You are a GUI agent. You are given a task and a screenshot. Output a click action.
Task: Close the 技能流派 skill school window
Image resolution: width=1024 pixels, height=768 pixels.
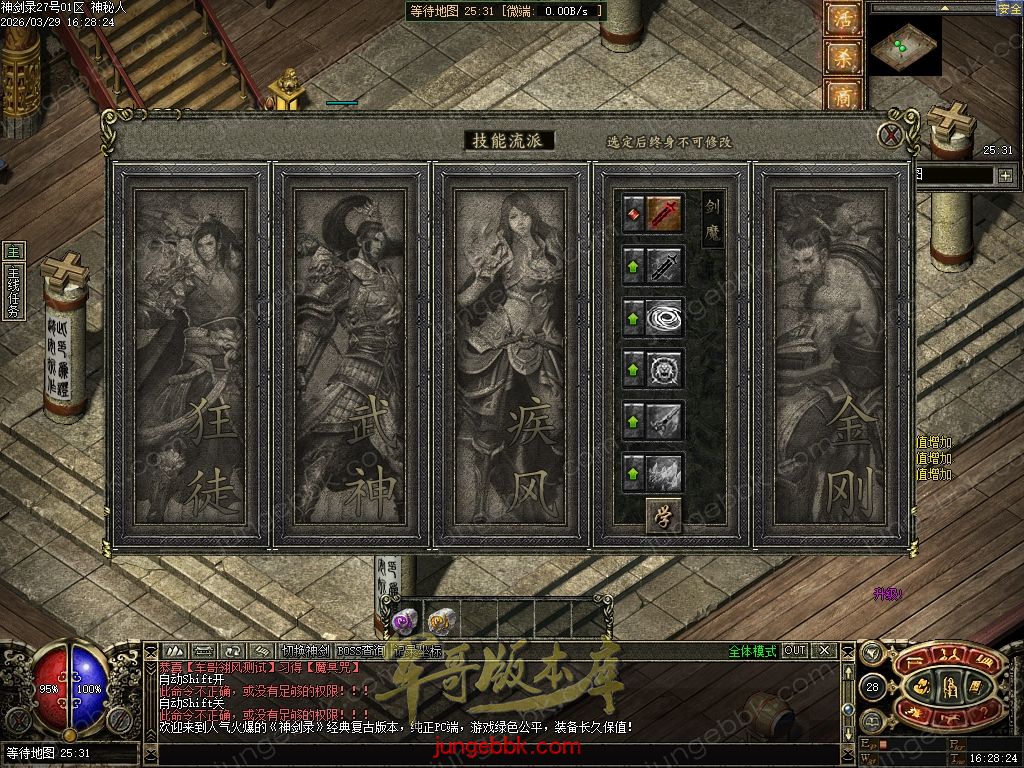[890, 134]
